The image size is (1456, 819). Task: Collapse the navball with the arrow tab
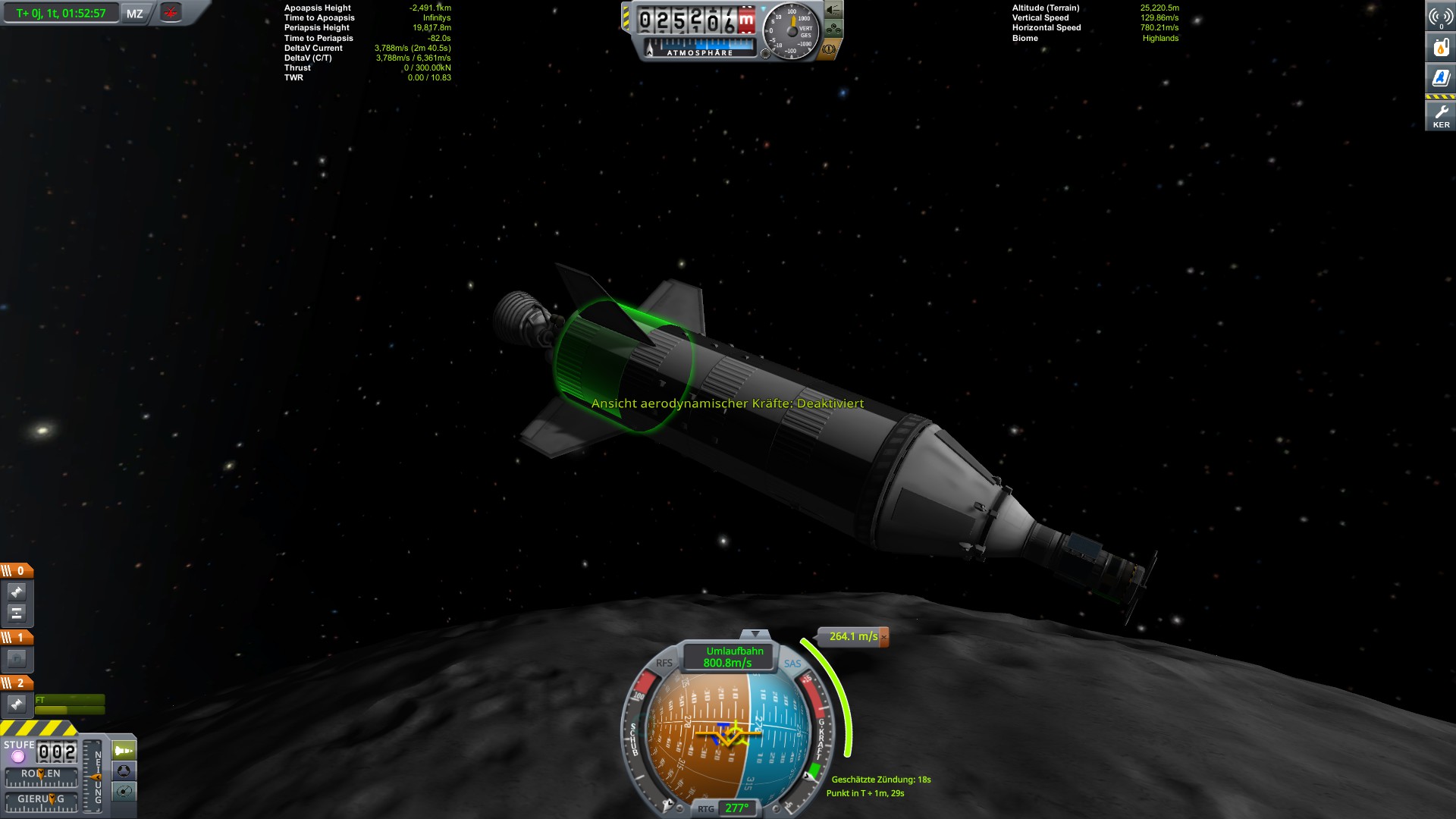click(755, 634)
